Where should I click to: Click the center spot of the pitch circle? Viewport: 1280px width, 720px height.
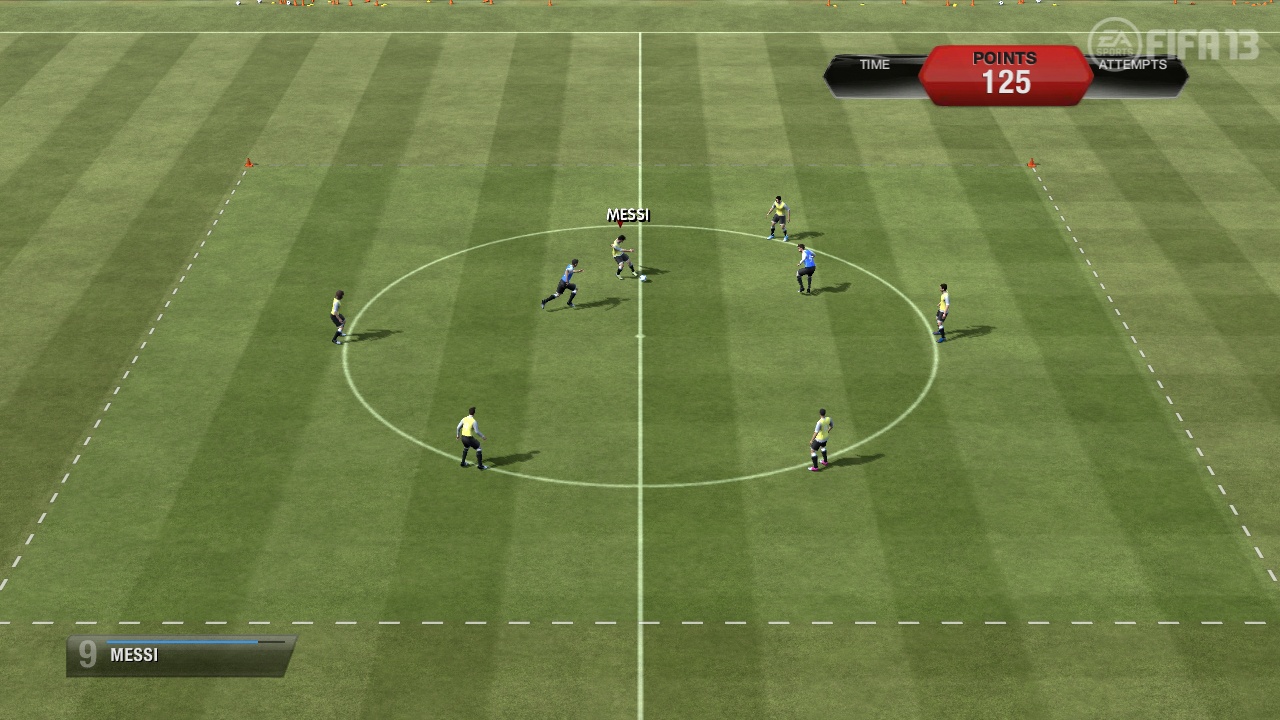640,337
